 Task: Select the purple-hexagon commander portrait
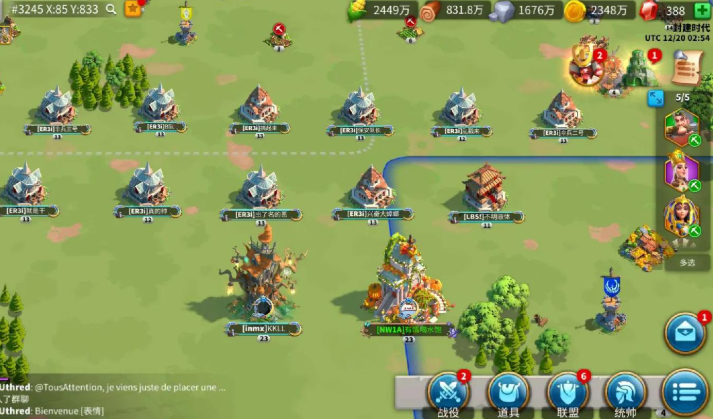point(681,171)
